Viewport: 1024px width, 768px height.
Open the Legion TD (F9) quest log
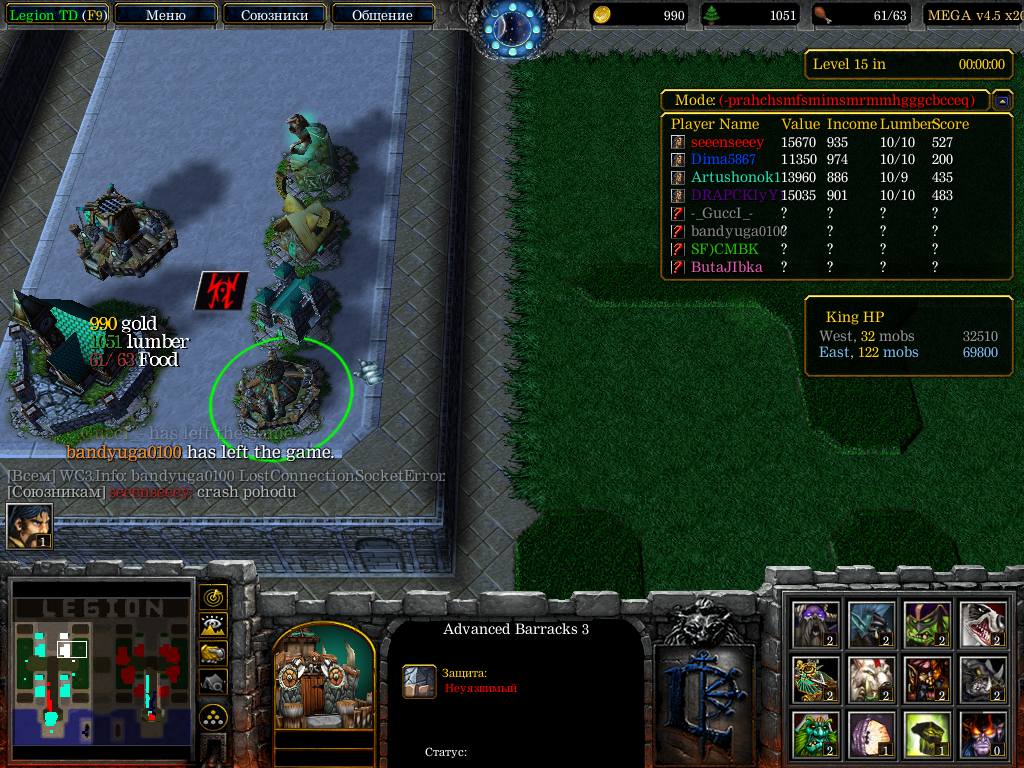[57, 15]
